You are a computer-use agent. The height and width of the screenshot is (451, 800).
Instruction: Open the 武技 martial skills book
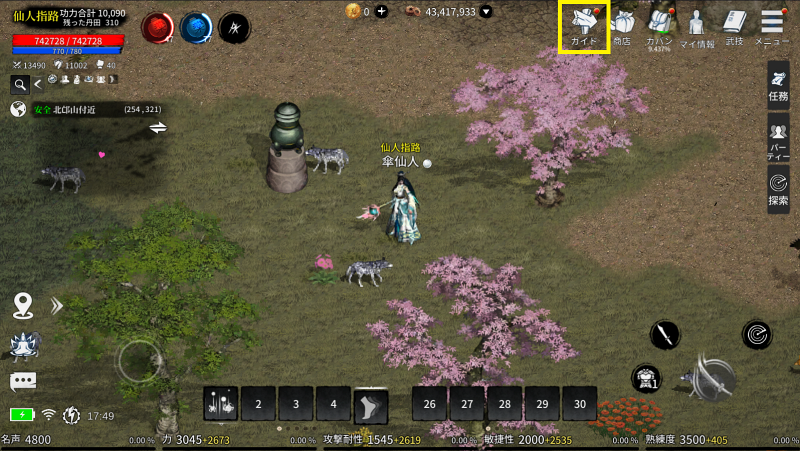735,27
